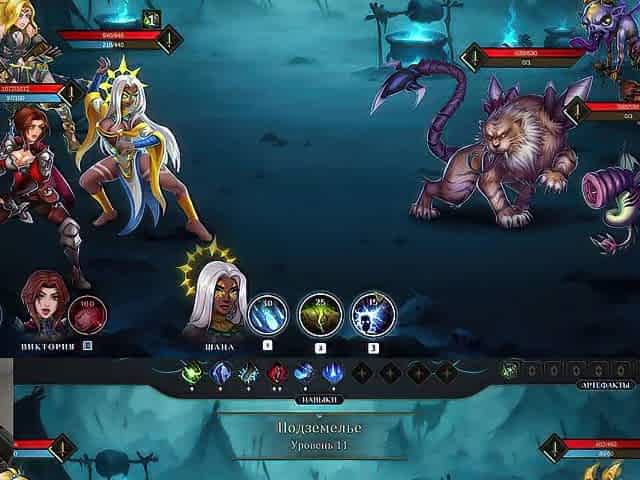Open the Навыки skills panel
This screenshot has height=480, width=640.
pos(320,398)
